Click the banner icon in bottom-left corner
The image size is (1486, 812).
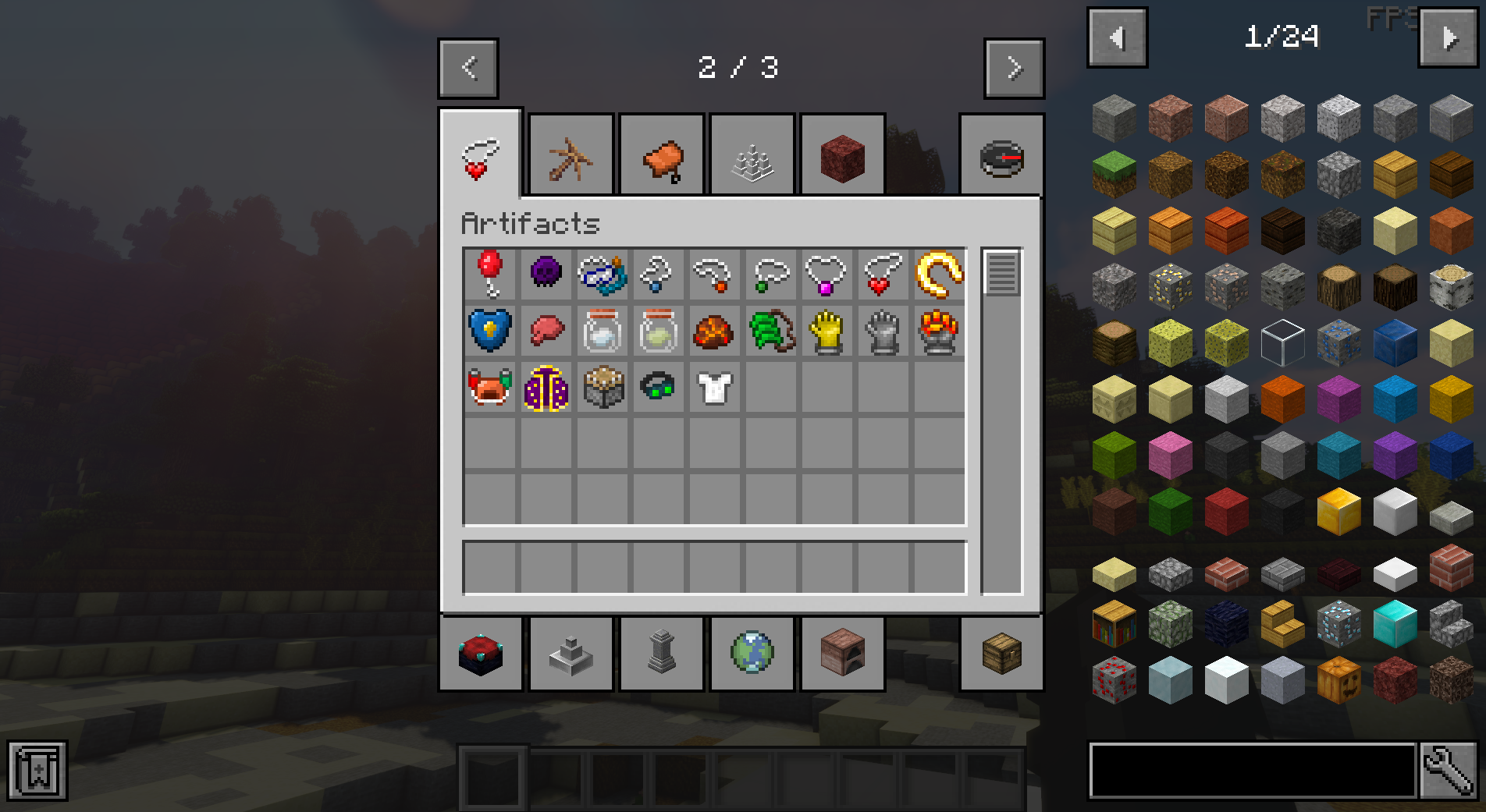pyautogui.click(x=37, y=771)
